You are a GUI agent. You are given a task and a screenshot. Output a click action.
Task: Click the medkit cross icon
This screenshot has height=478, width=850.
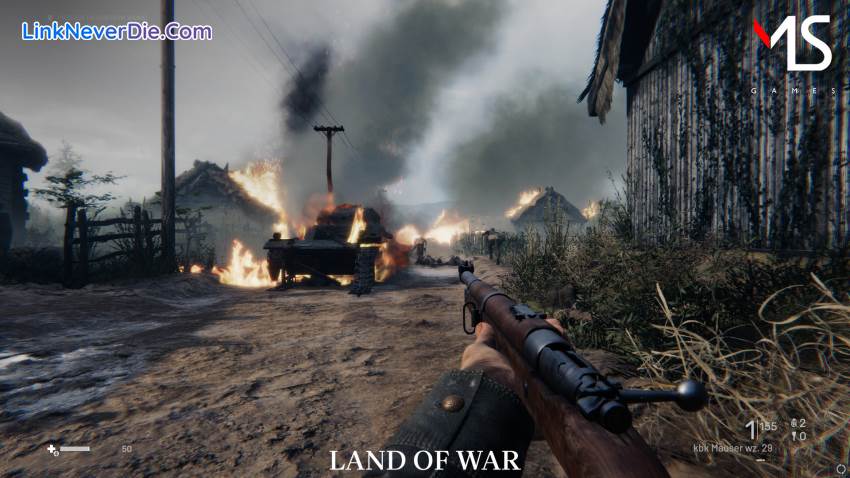[x=52, y=449]
